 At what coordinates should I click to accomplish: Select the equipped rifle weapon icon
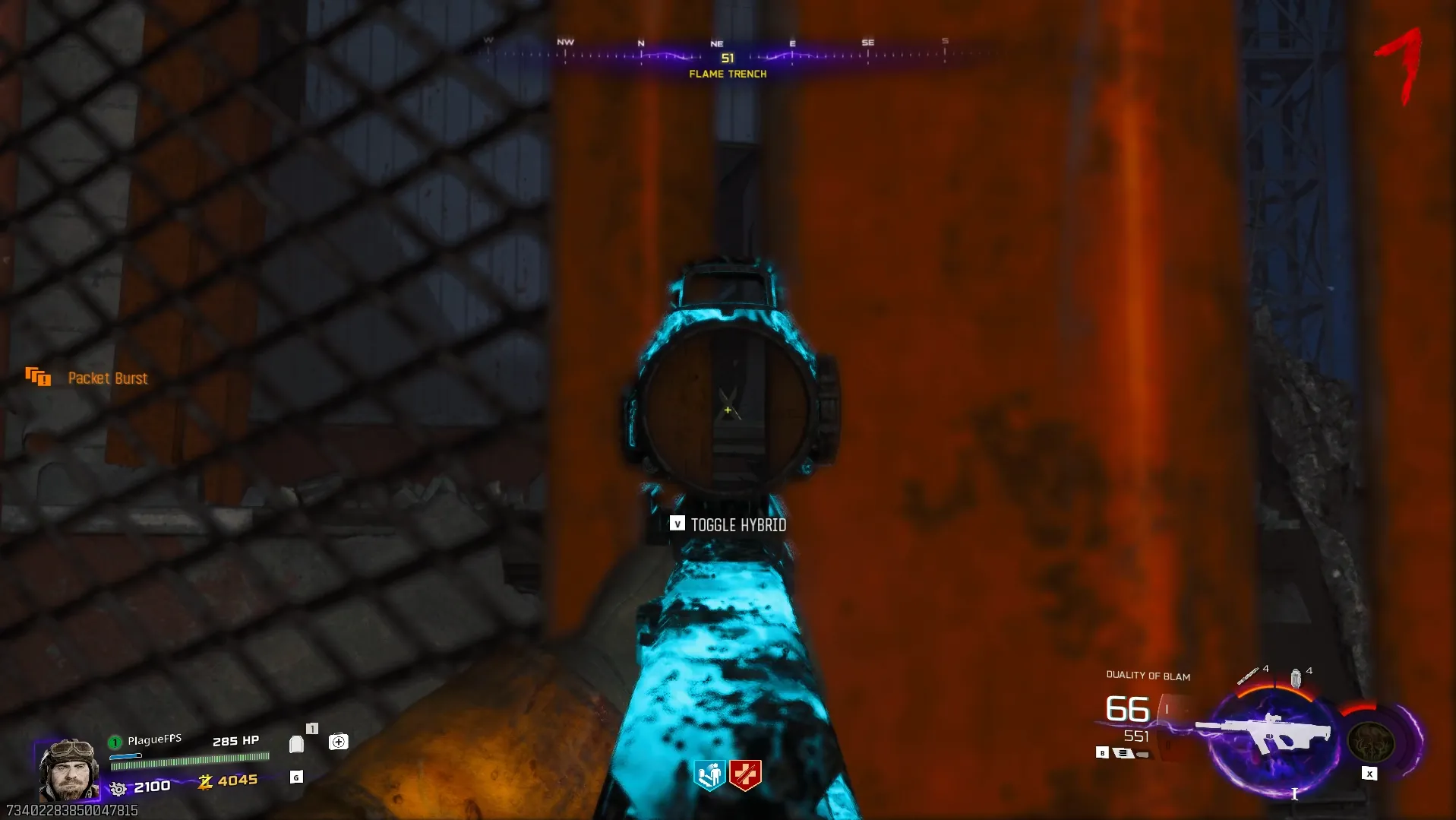pos(1265,733)
